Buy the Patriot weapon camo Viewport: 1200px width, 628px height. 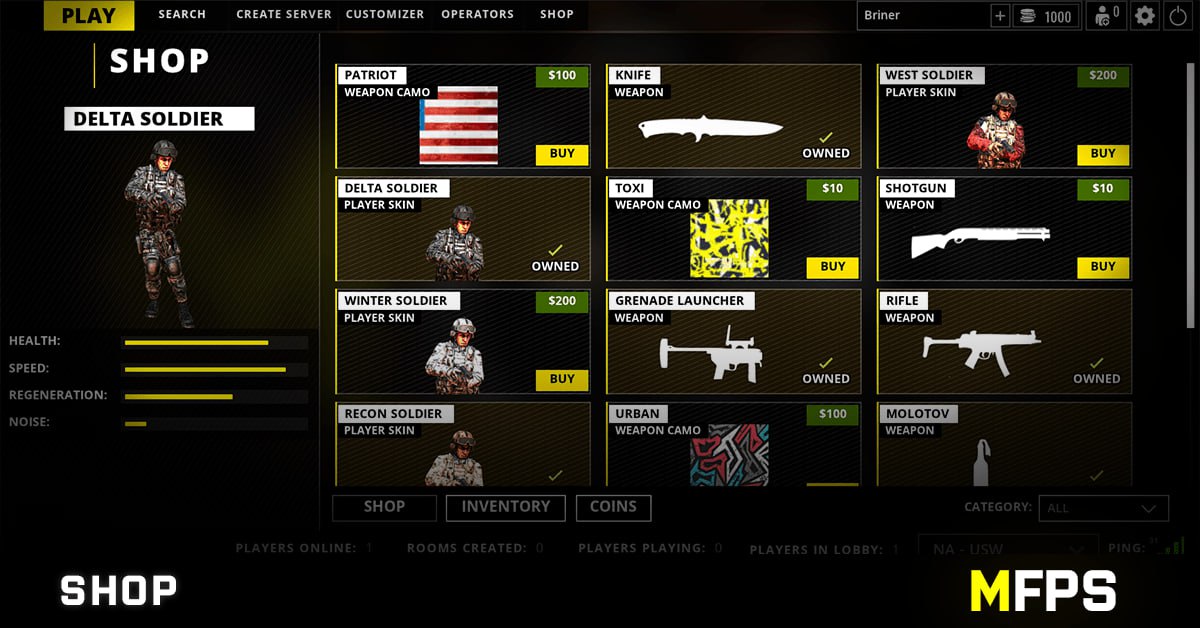[x=562, y=154]
